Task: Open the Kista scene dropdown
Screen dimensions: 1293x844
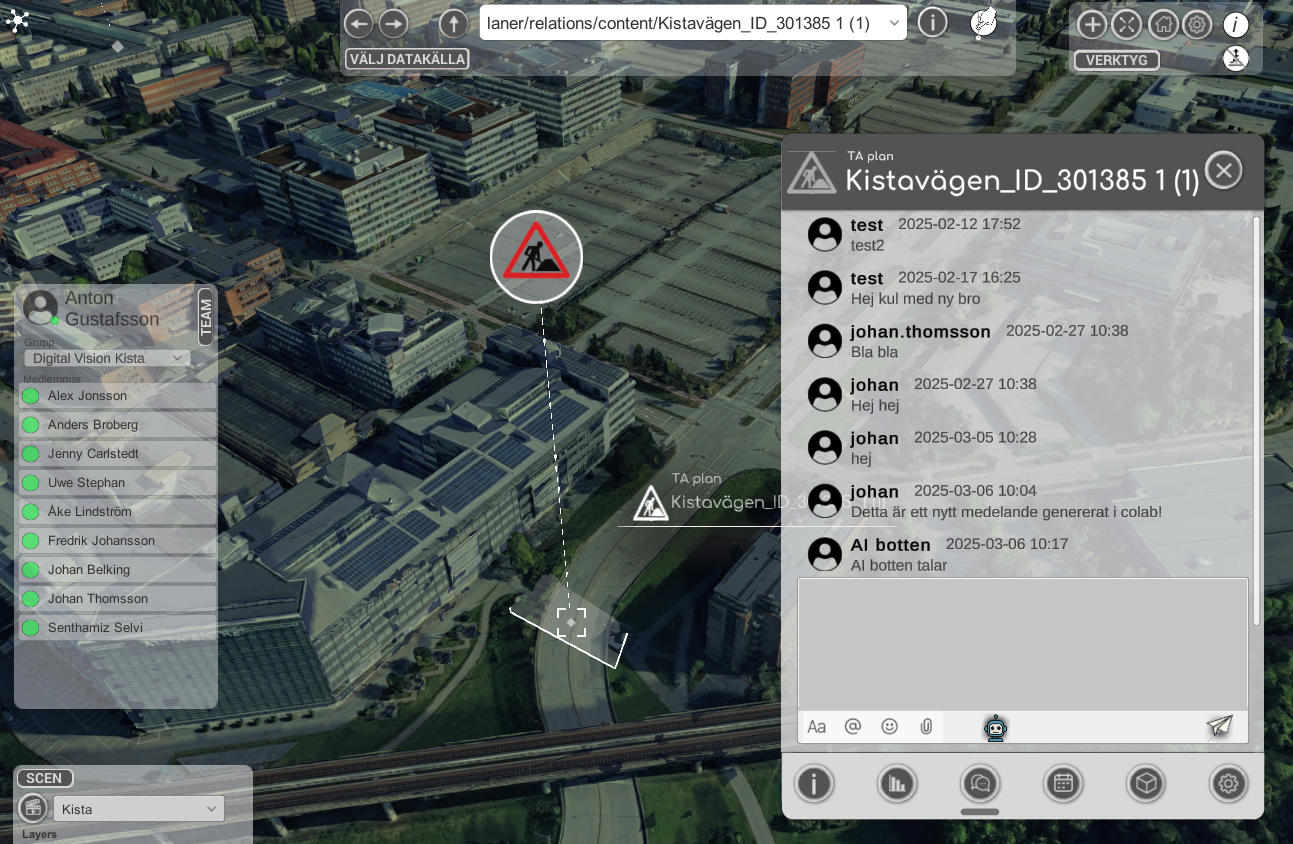Action: click(x=138, y=809)
